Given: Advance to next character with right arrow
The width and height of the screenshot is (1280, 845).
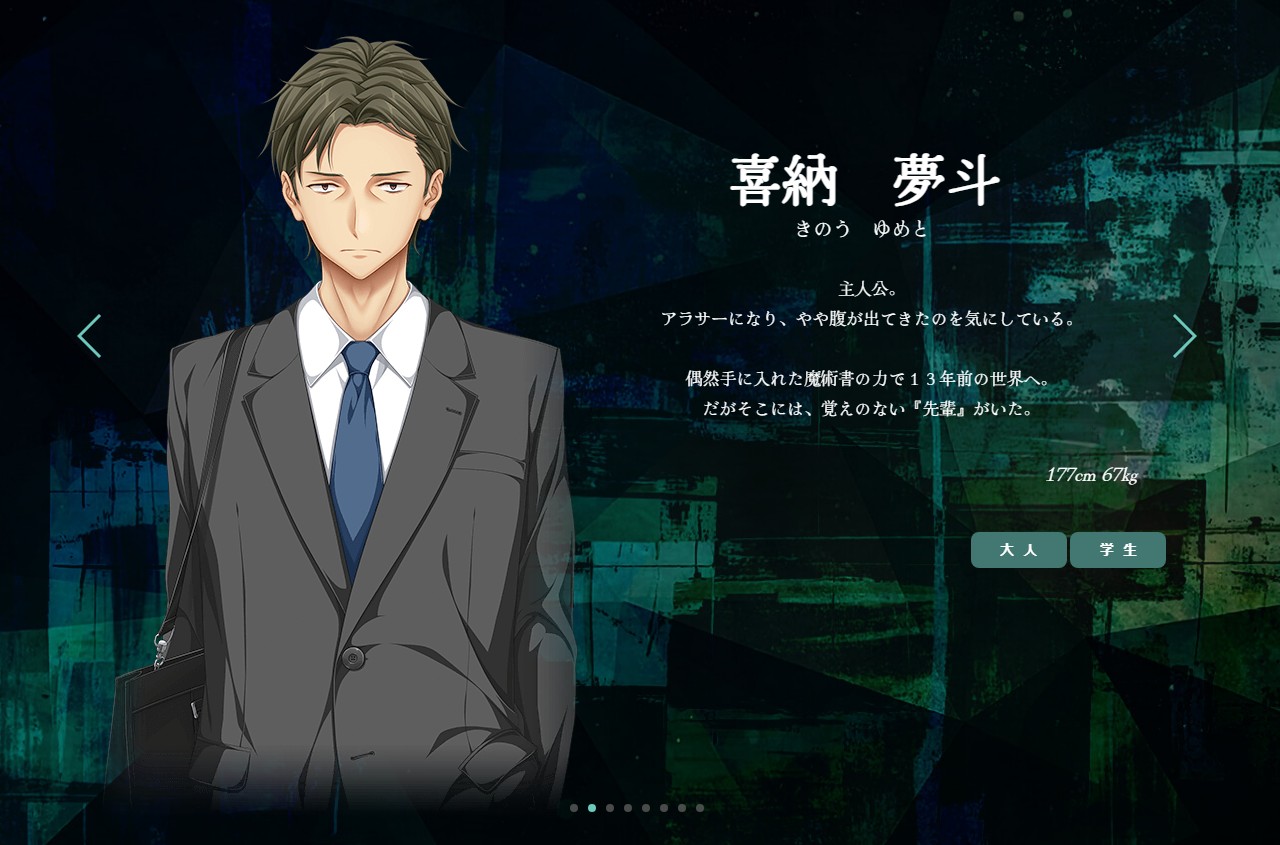Looking at the screenshot, I should point(1185,336).
